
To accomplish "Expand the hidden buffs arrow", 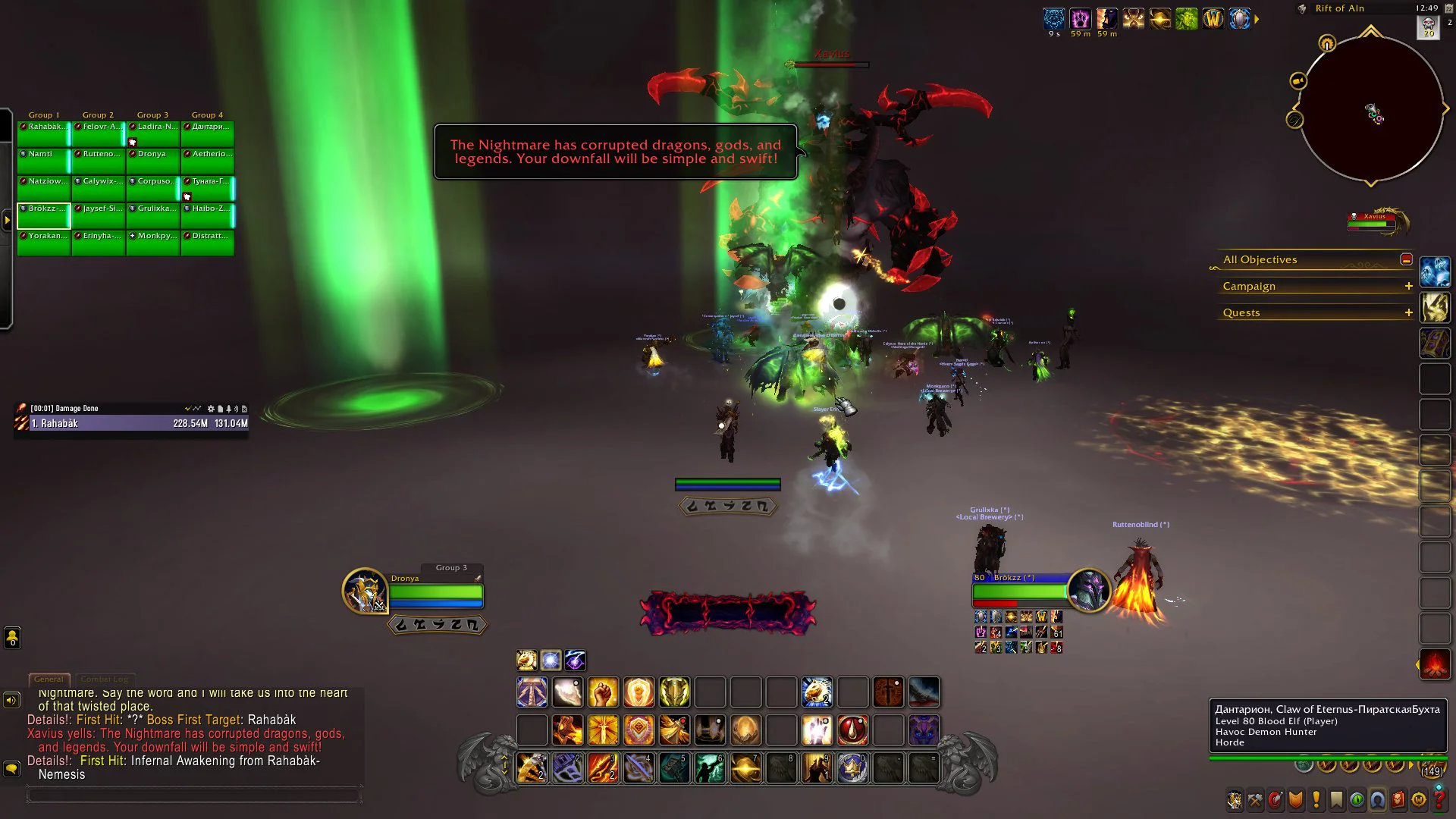I will pyautogui.click(x=1258, y=20).
